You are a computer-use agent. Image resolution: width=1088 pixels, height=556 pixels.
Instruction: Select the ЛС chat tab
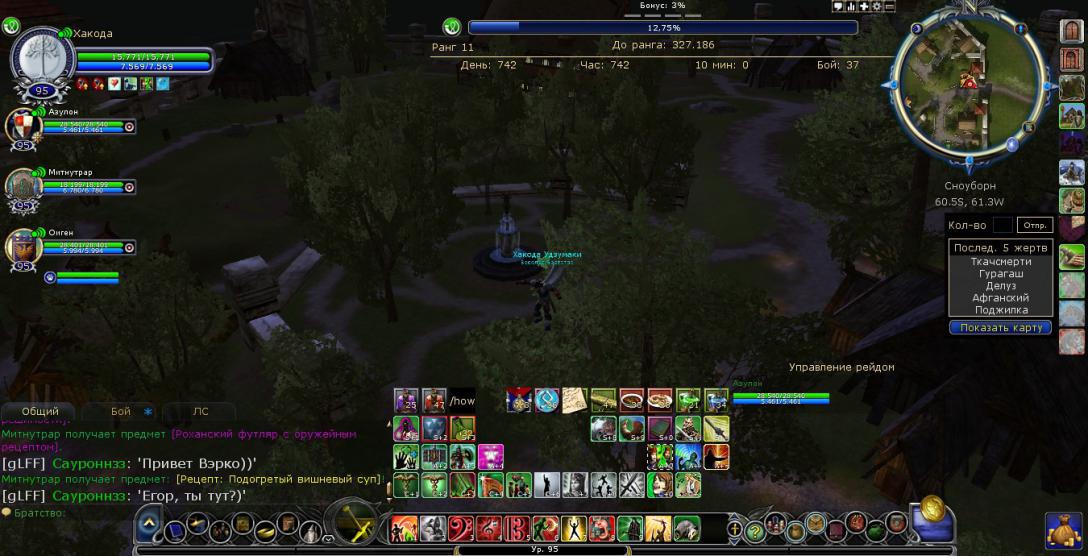pyautogui.click(x=200, y=411)
